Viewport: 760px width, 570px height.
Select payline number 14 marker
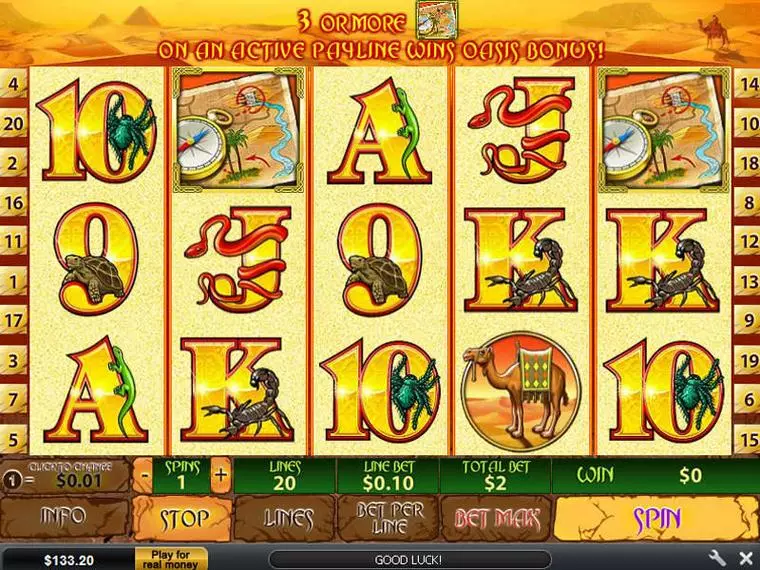[746, 85]
